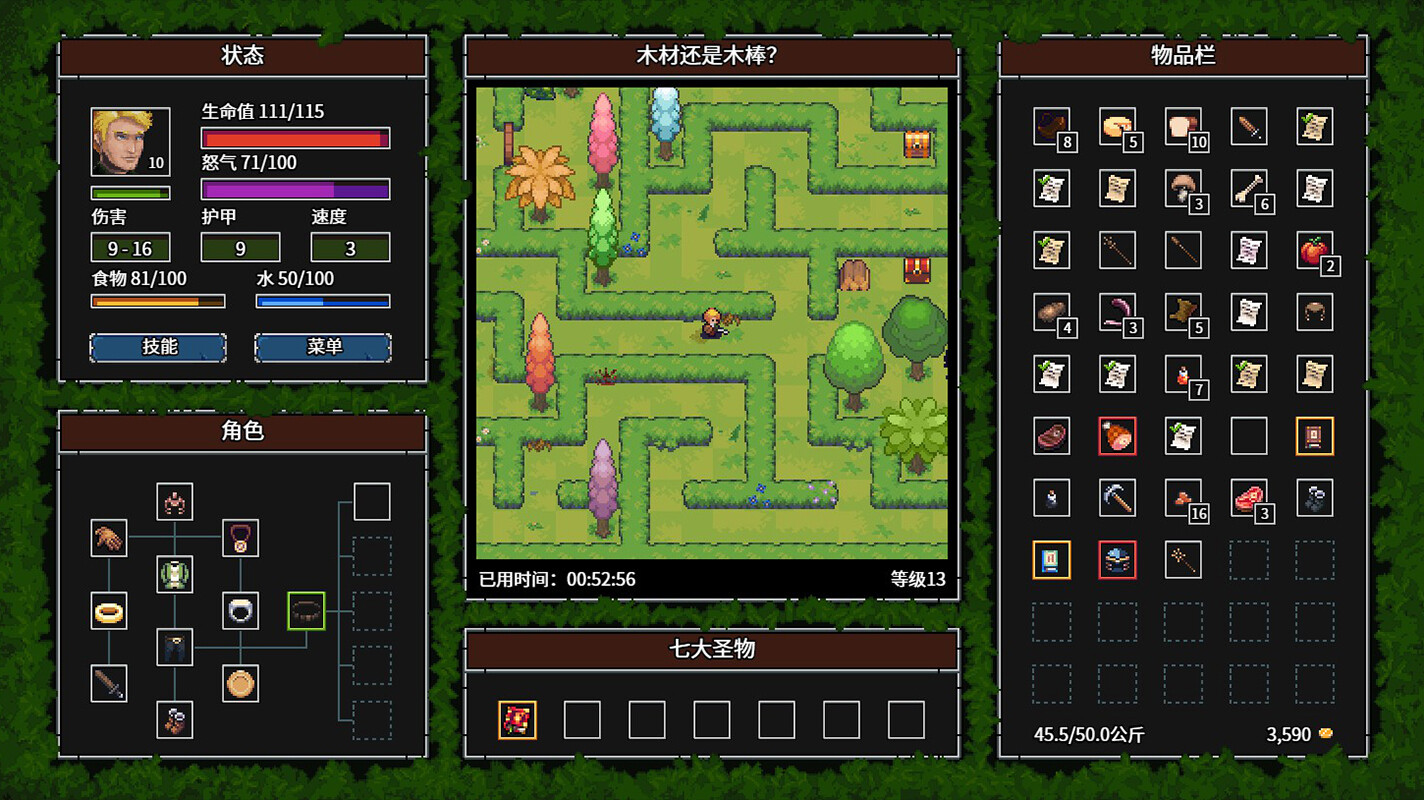Image resolution: width=1424 pixels, height=800 pixels.
Task: Toggle the red-highlighted ham item
Action: [1117, 437]
